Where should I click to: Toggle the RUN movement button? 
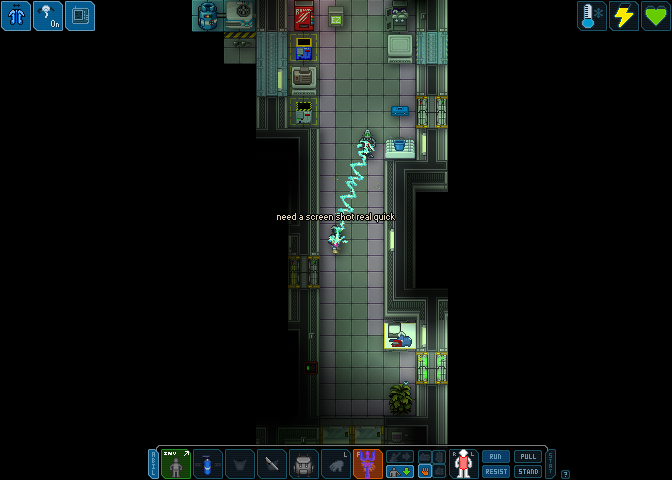click(x=496, y=456)
